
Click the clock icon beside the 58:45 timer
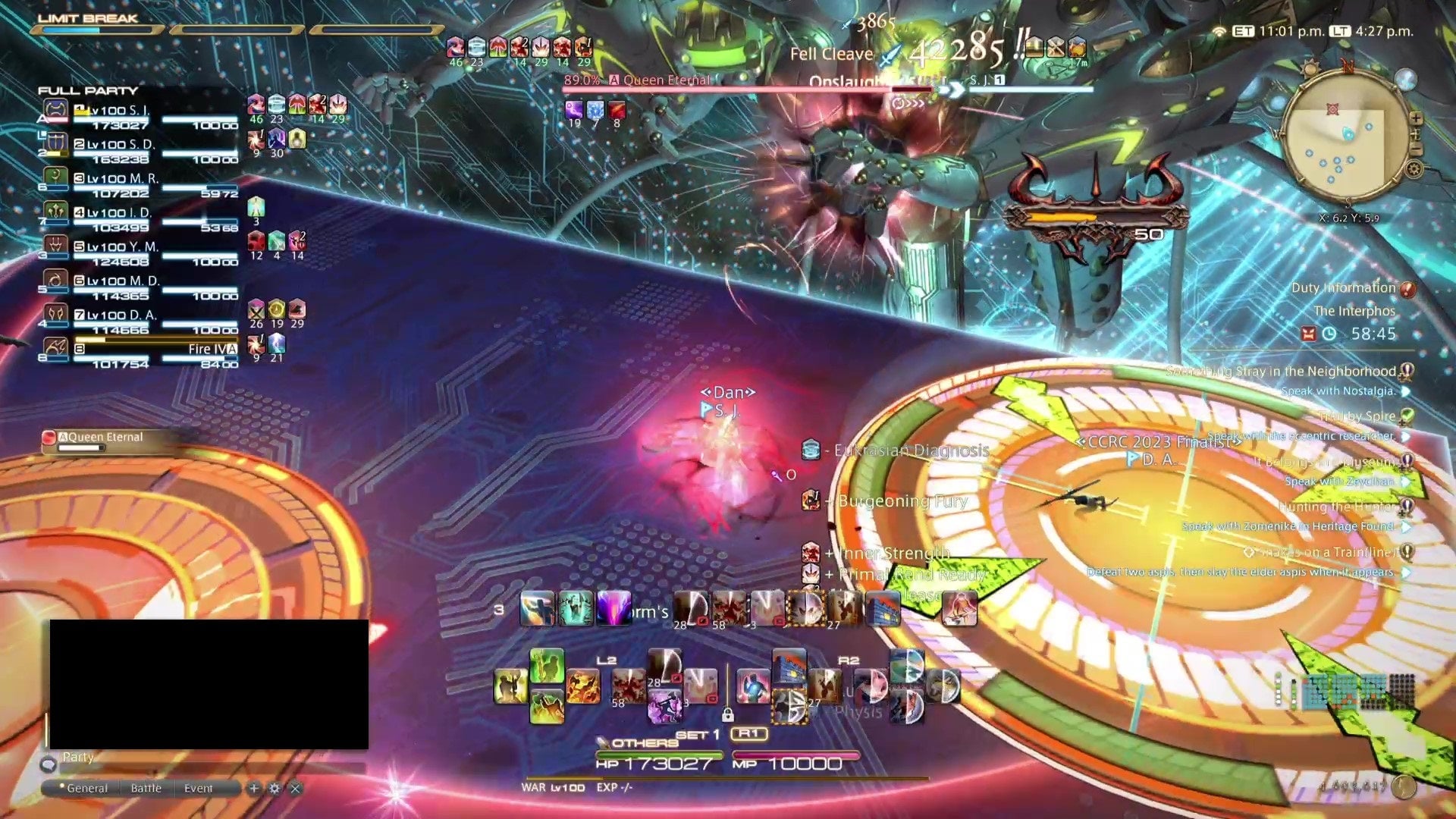(1330, 334)
